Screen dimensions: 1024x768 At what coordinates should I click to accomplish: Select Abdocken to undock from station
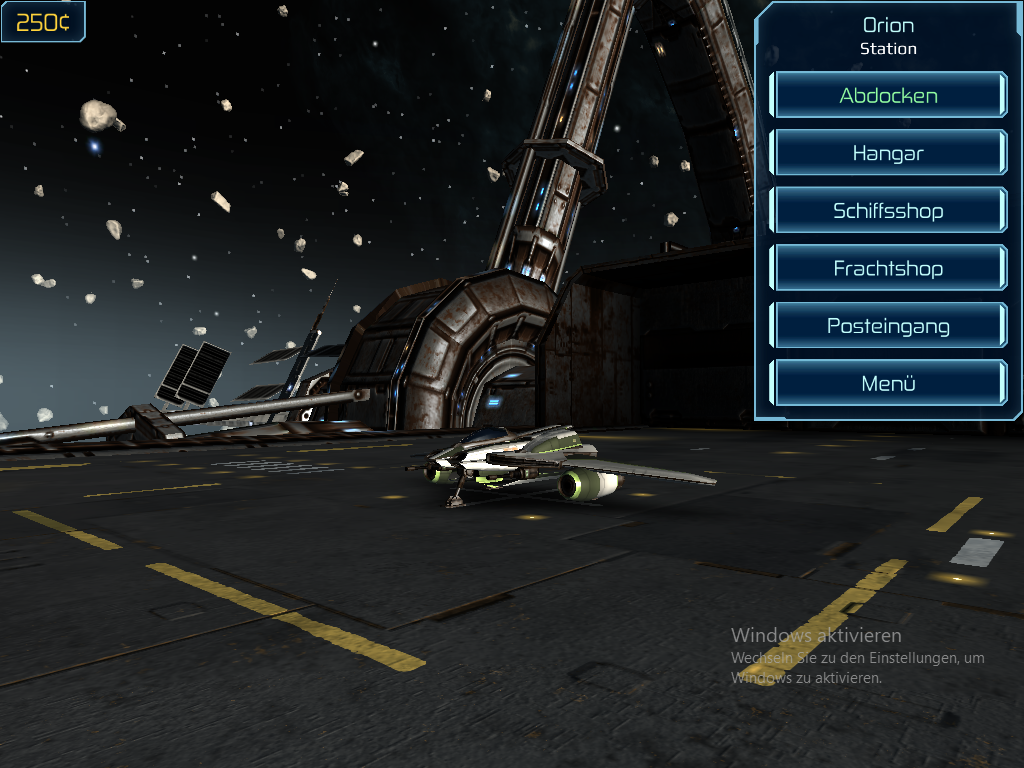(x=888, y=96)
